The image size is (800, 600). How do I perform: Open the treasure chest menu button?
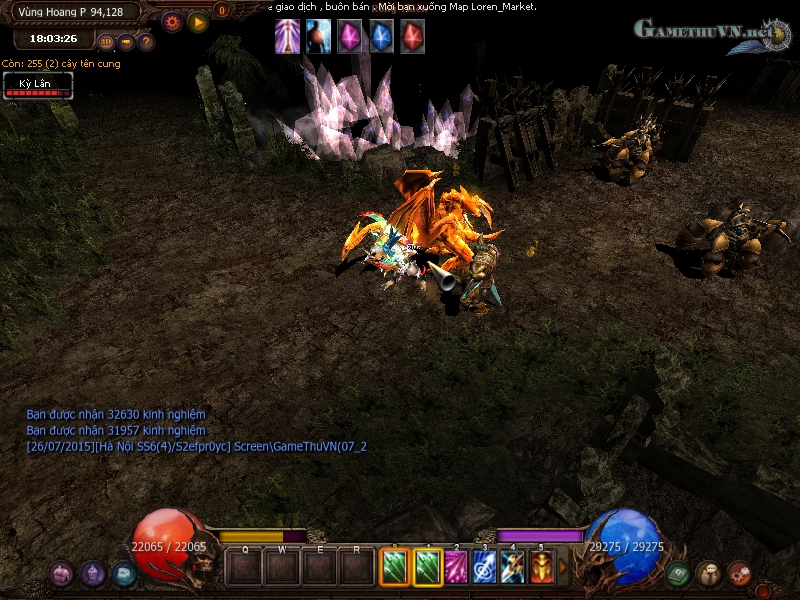tap(124, 573)
